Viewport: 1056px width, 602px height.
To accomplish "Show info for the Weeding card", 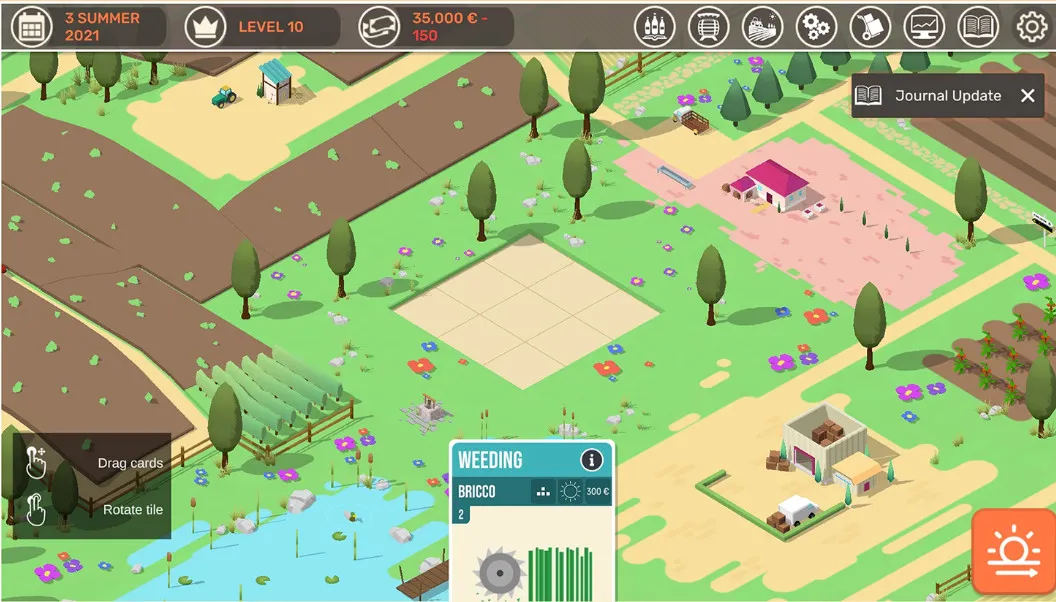I will (x=592, y=460).
